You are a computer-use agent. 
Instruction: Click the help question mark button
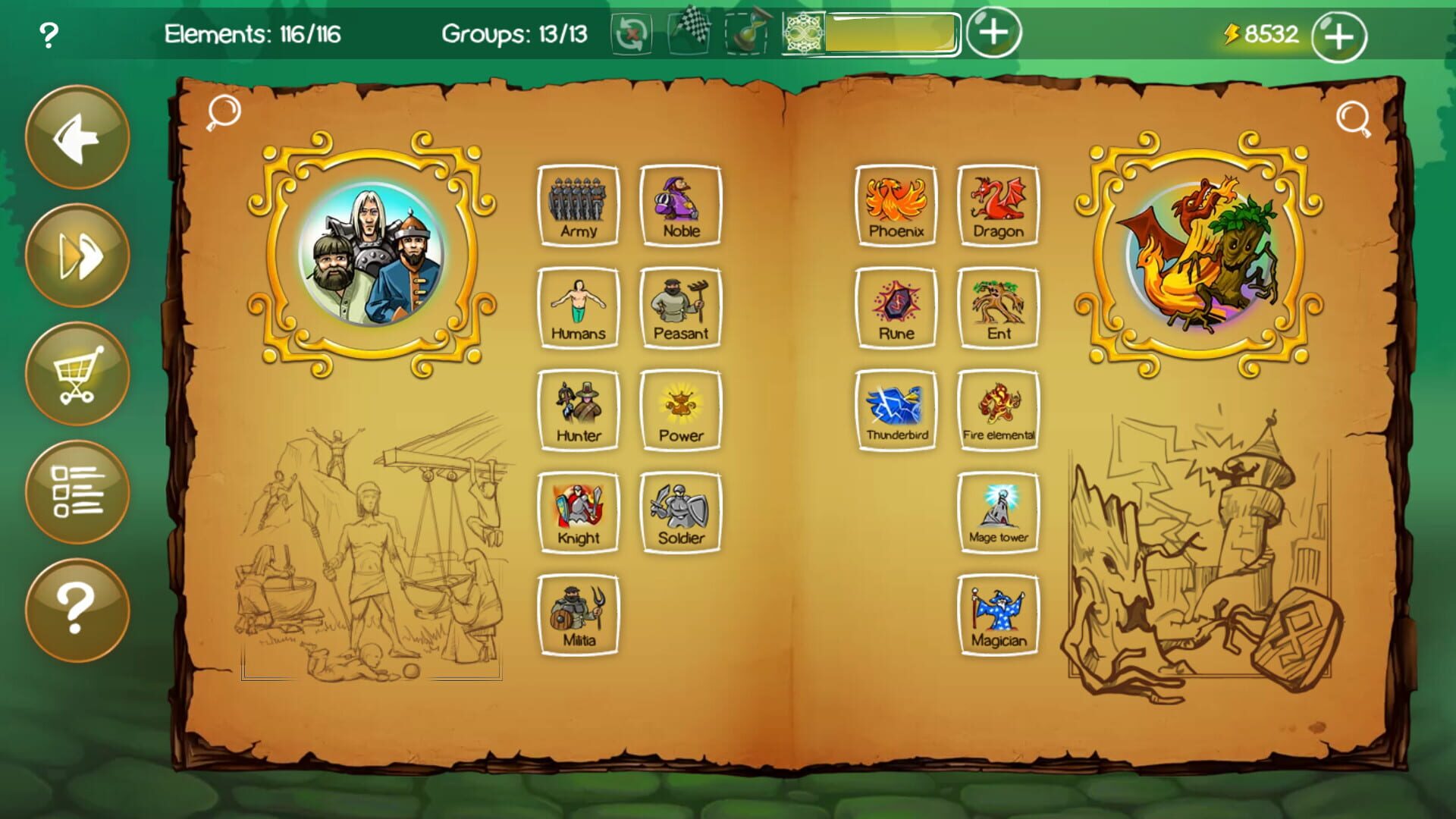[x=77, y=610]
